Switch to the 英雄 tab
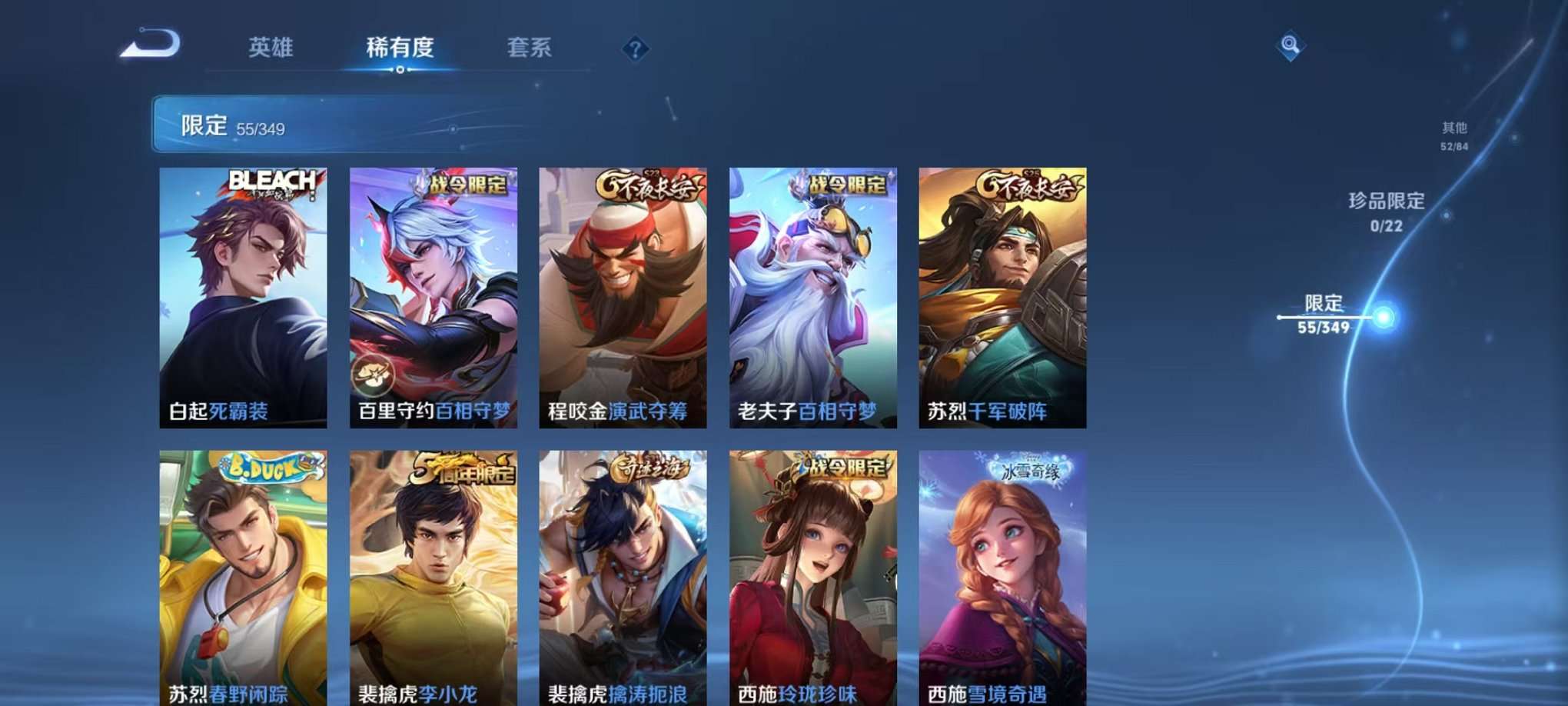 (268, 48)
